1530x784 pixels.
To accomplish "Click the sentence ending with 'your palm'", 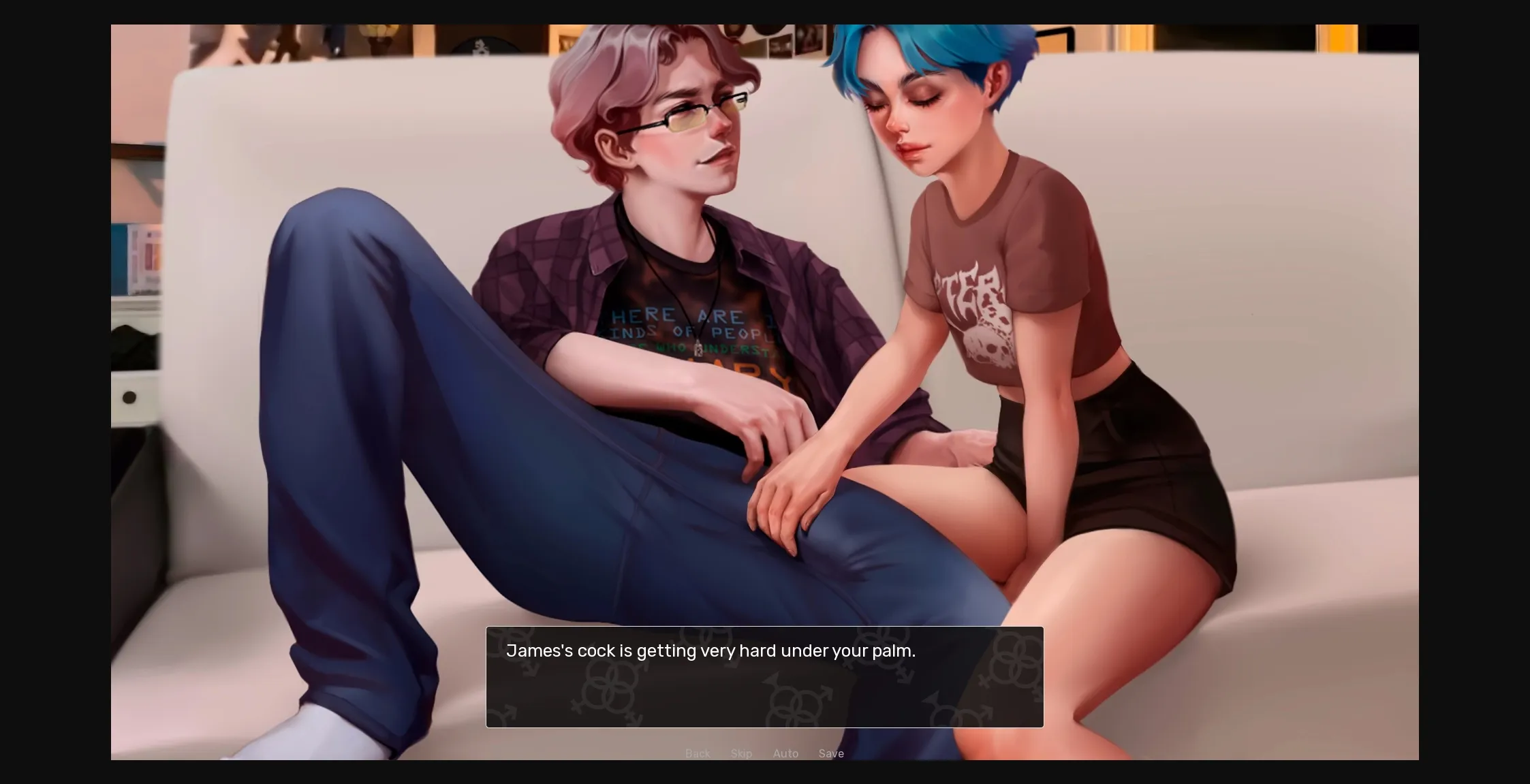I will (x=711, y=650).
